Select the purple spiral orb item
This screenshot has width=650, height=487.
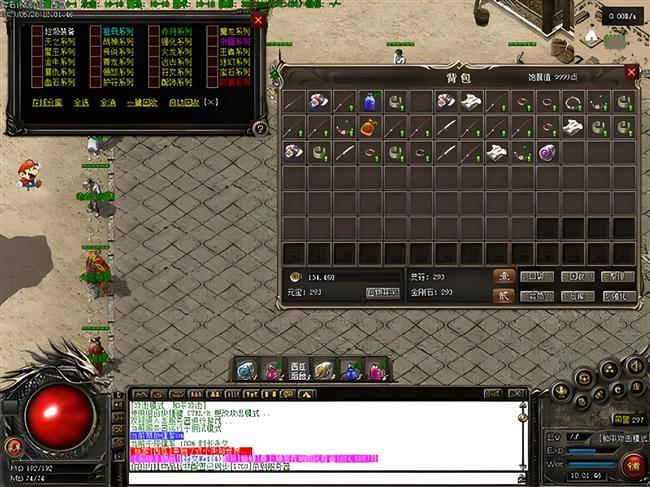click(547, 152)
